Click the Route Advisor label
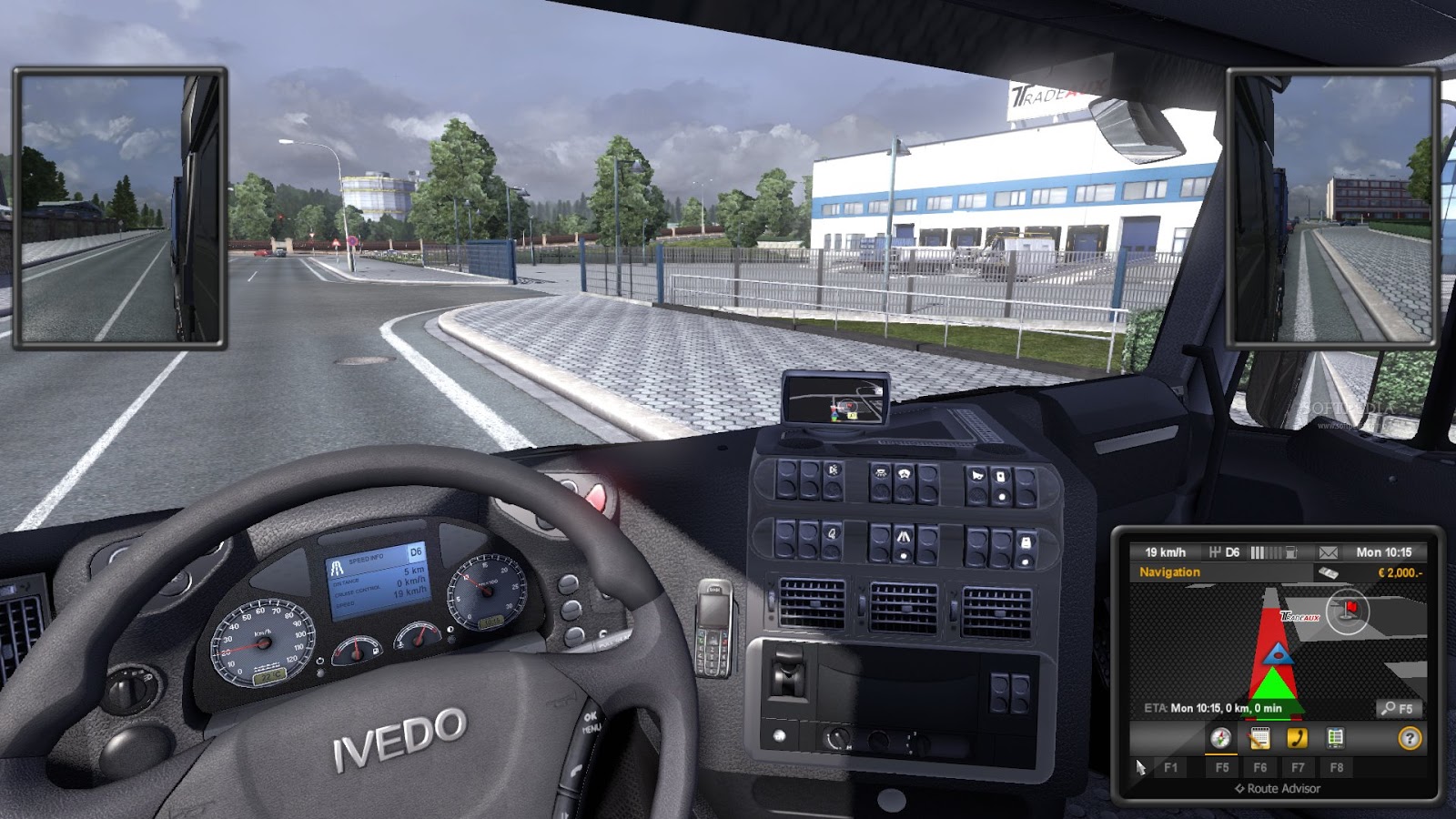The width and height of the screenshot is (1456, 819). [1279, 788]
